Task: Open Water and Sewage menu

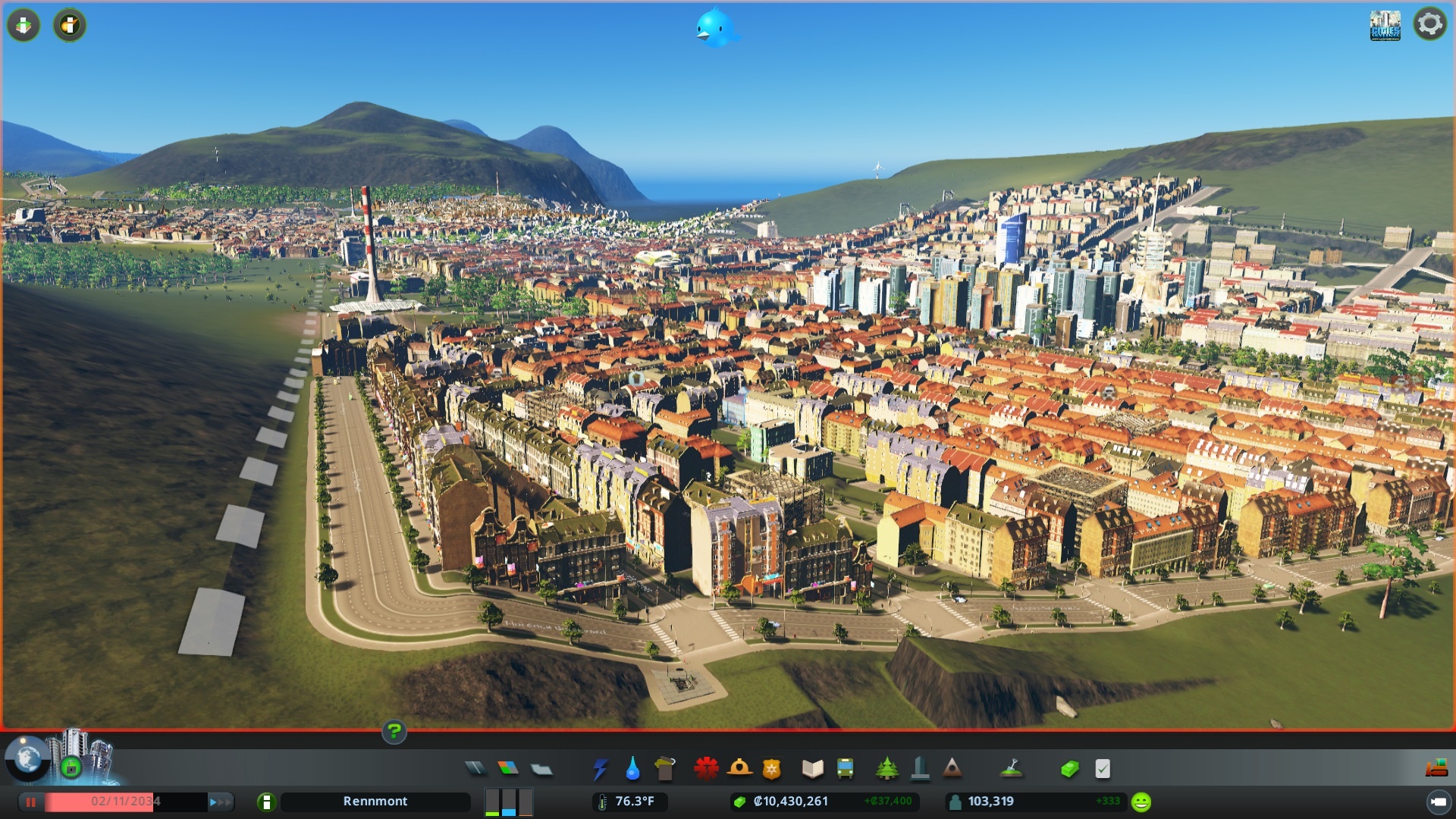Action: pyautogui.click(x=632, y=769)
